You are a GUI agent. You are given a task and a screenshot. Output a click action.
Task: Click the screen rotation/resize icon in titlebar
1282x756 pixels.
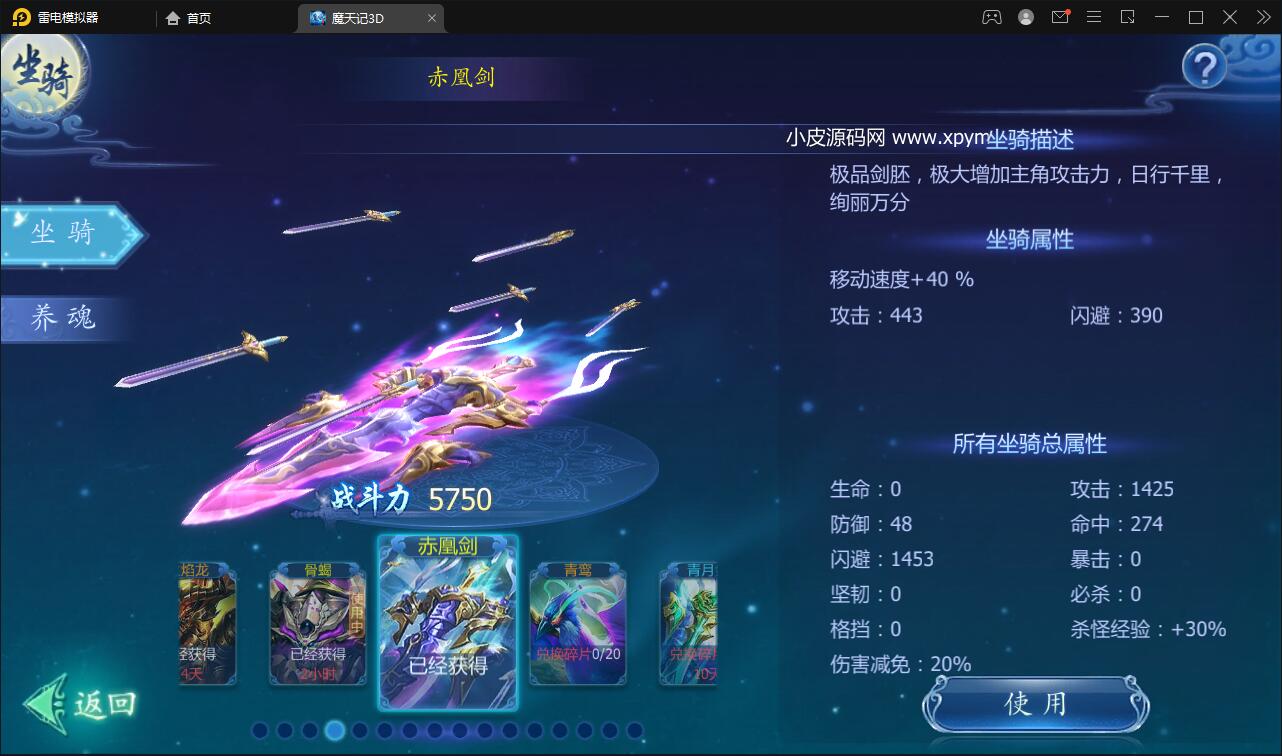1128,17
